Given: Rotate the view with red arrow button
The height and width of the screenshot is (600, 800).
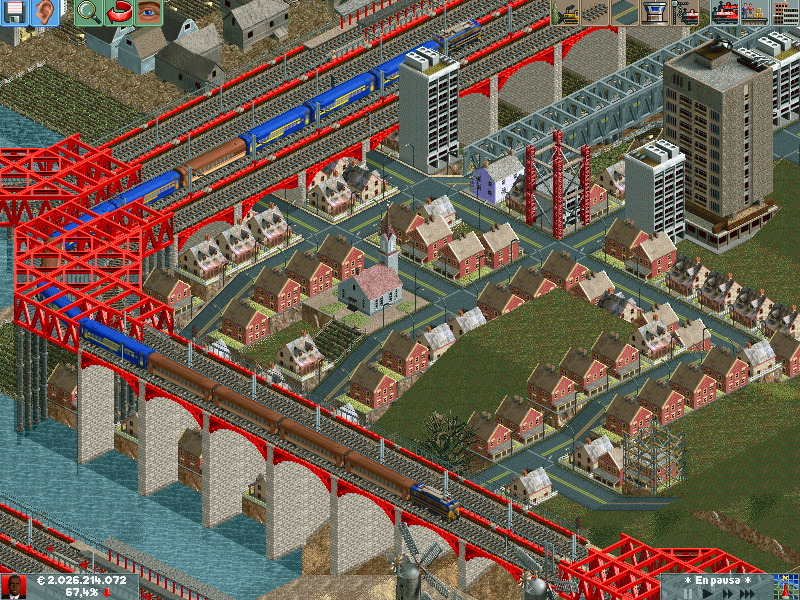Looking at the screenshot, I should coord(118,13).
